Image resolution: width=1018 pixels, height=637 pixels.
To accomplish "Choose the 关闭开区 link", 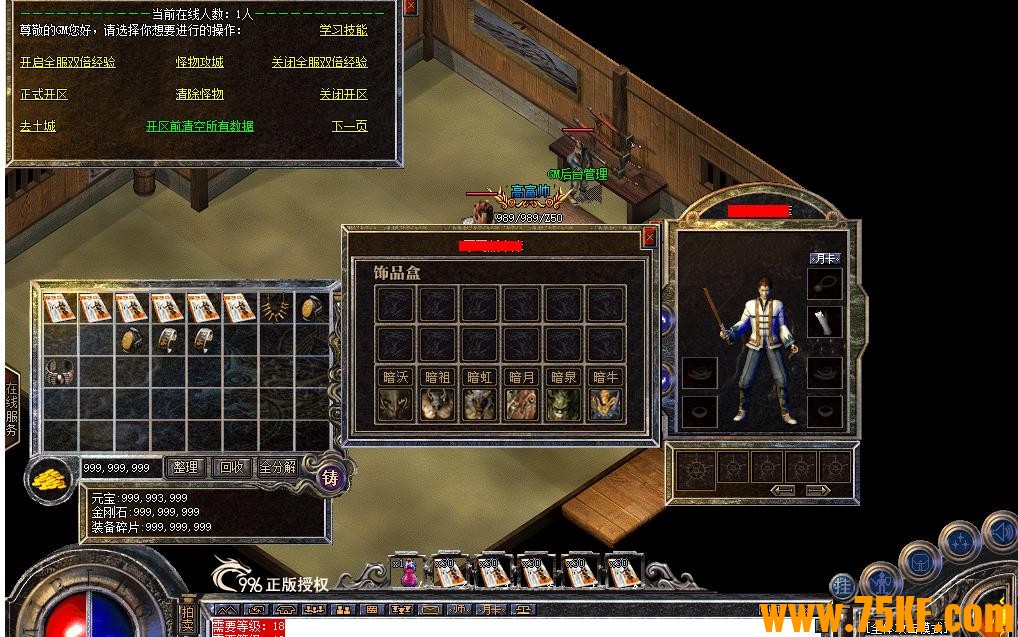I will (x=343, y=94).
